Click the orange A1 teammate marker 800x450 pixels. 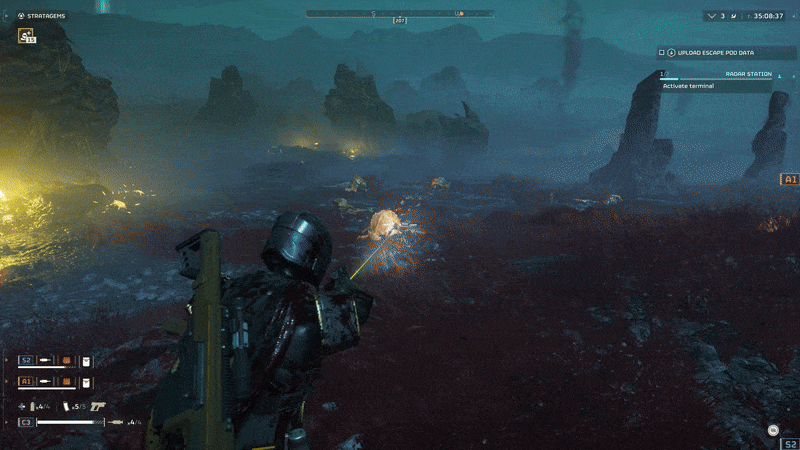790,180
